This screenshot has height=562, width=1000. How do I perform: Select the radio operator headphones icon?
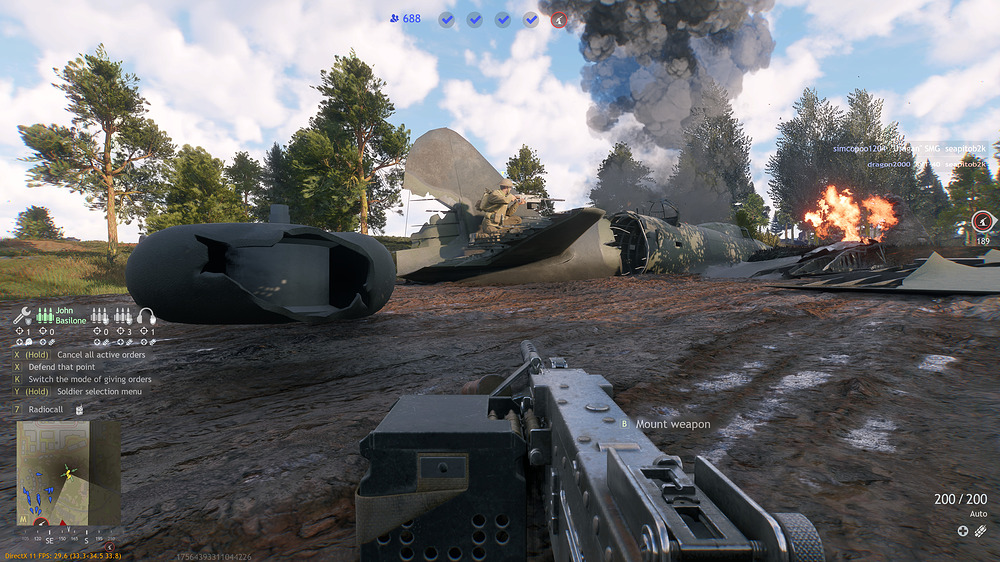[x=146, y=316]
